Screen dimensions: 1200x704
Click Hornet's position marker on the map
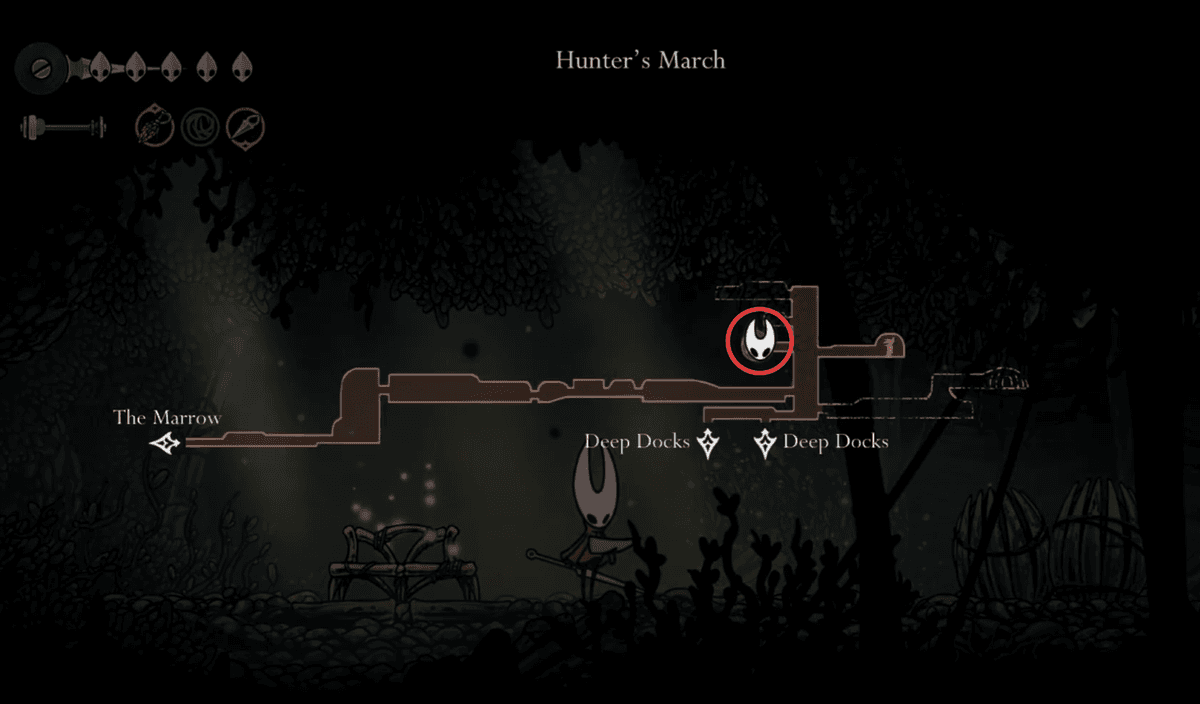pyautogui.click(x=759, y=340)
